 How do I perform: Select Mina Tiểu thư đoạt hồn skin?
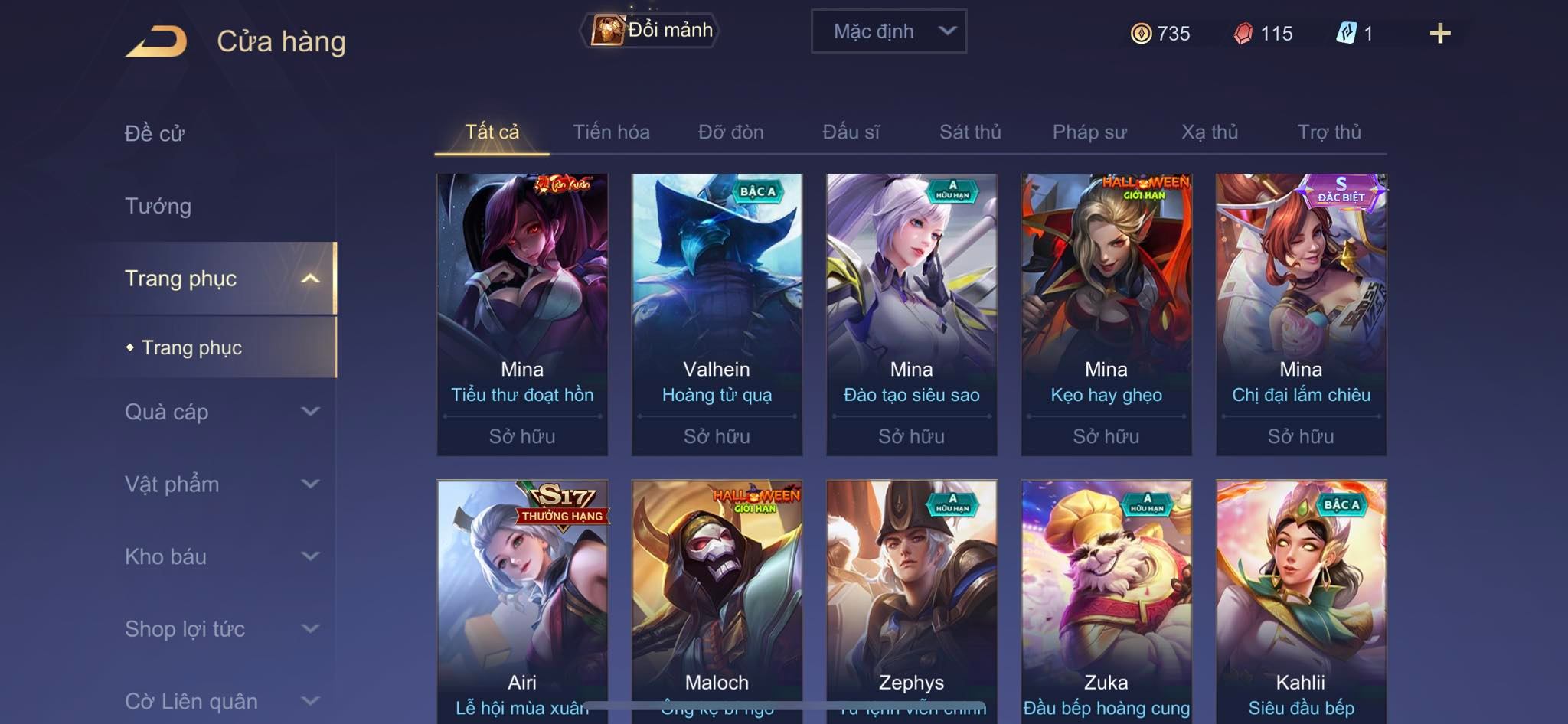pyautogui.click(x=522, y=314)
